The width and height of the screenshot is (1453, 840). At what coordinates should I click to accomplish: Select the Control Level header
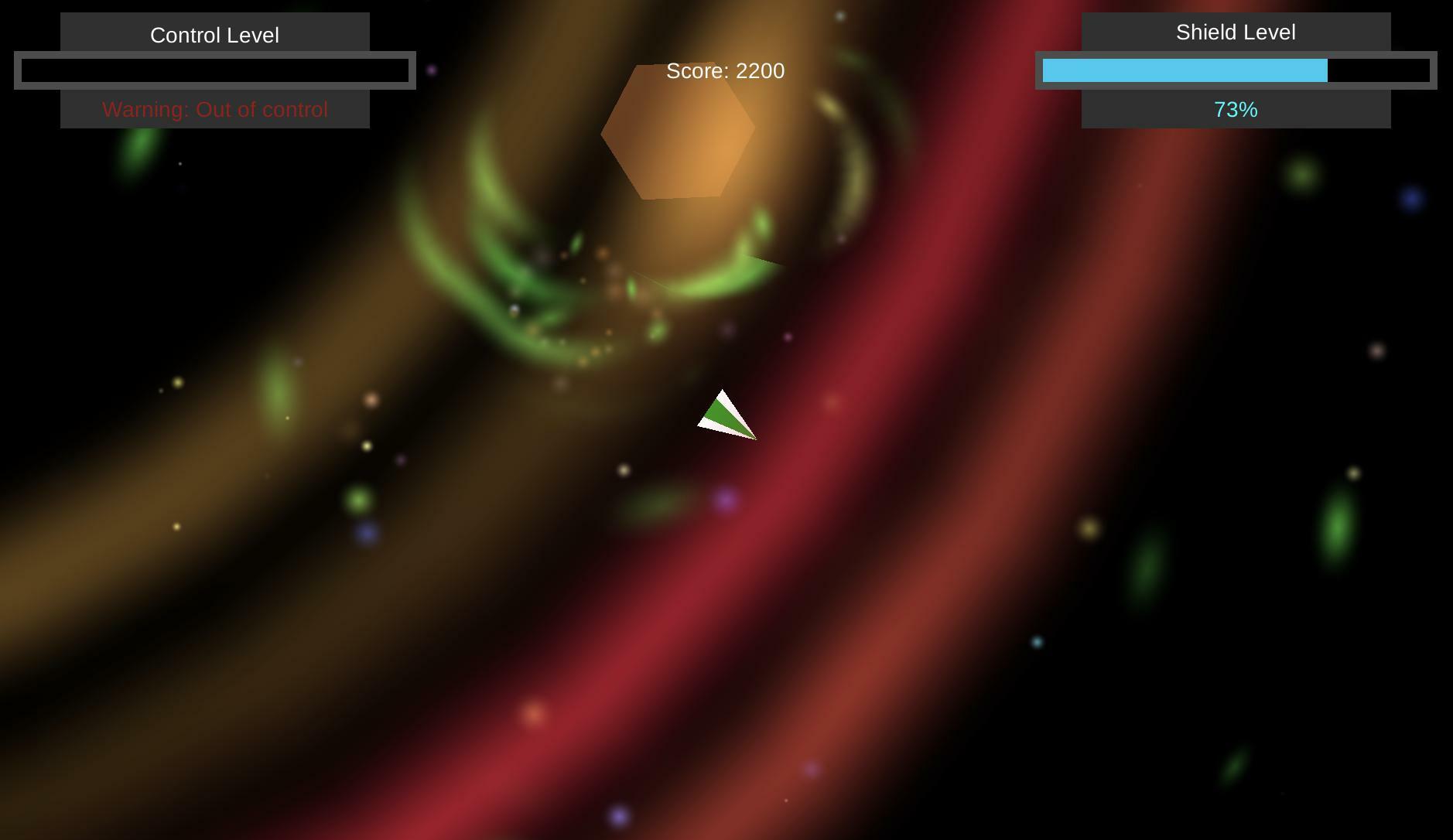coord(215,33)
